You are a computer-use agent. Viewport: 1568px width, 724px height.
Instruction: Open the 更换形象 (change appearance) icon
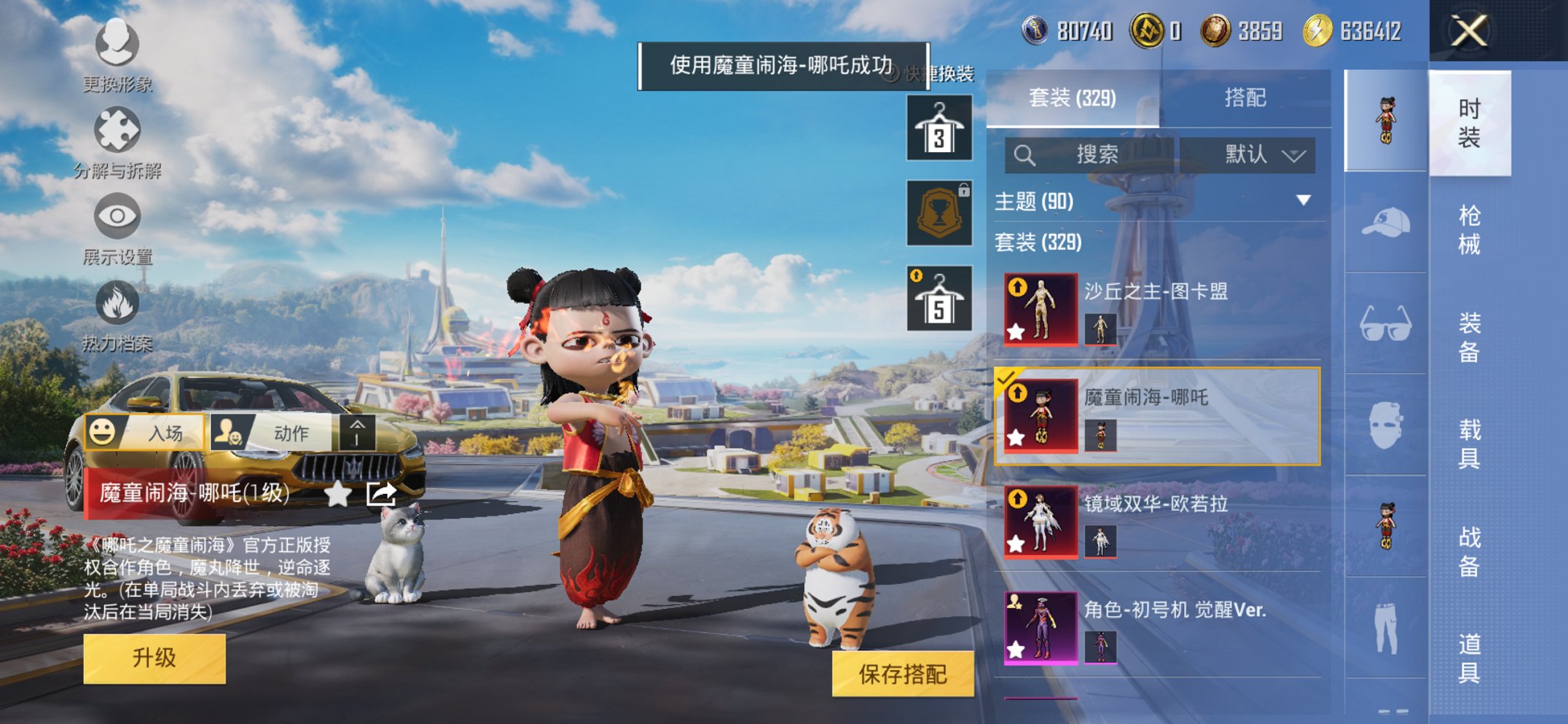(x=117, y=45)
